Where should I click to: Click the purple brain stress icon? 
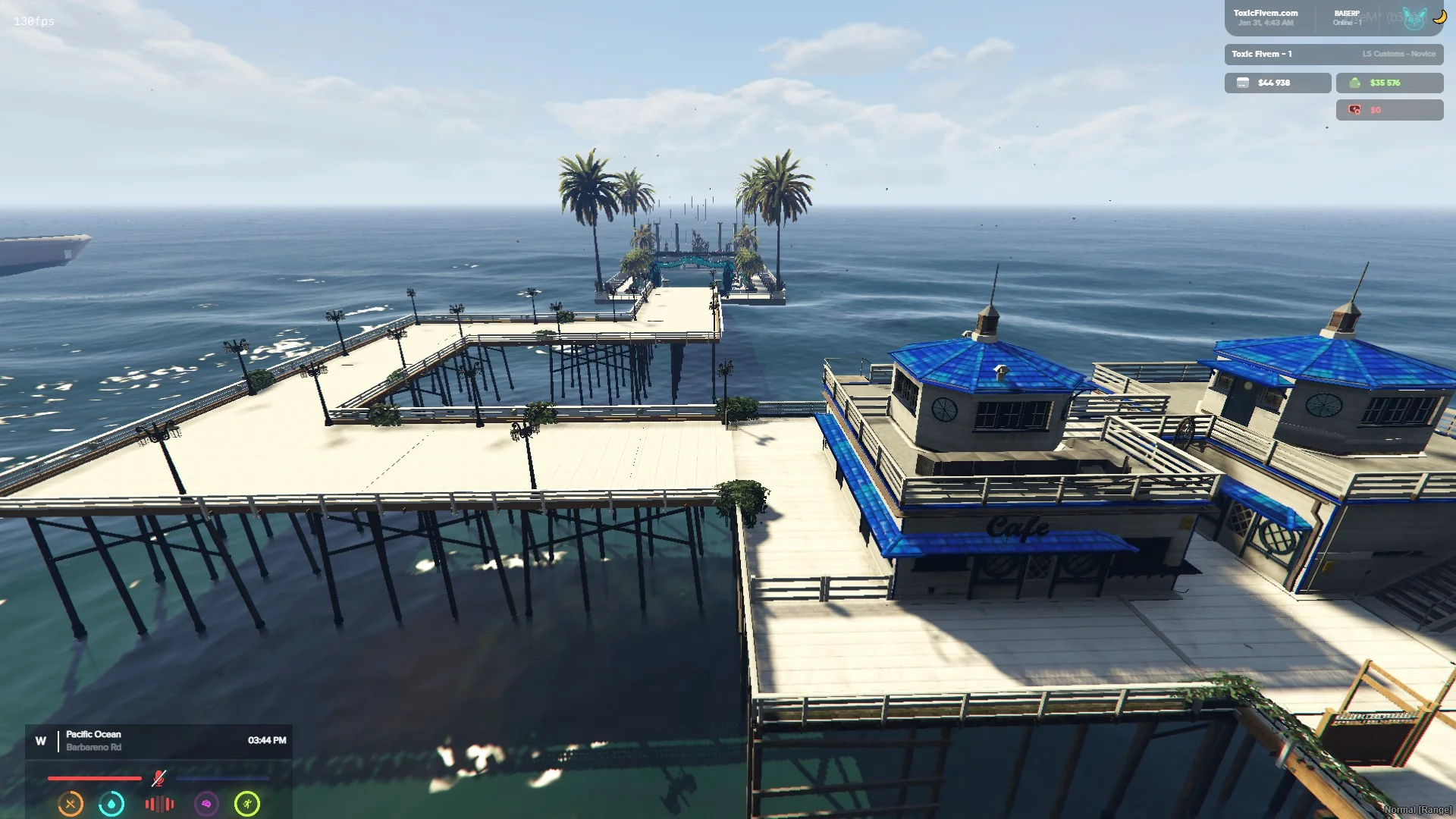click(x=206, y=804)
